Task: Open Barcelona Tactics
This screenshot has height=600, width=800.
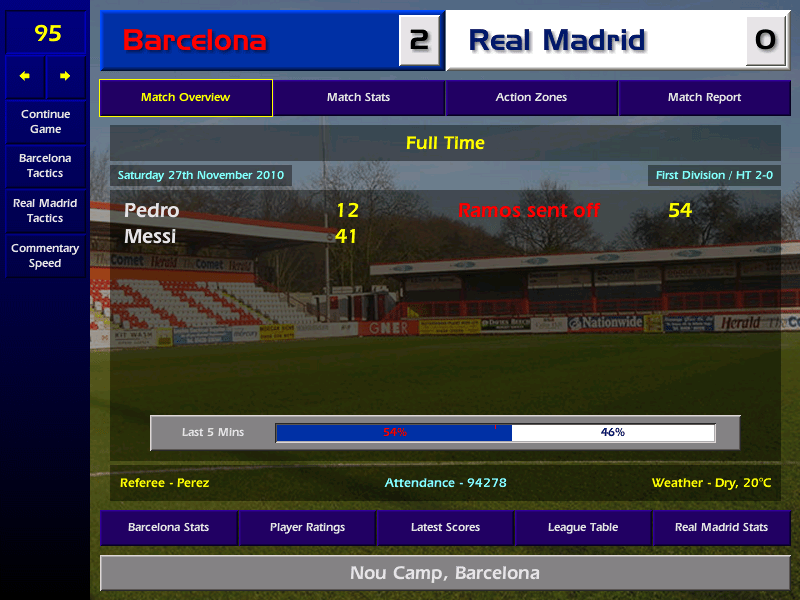Action: [x=45, y=166]
